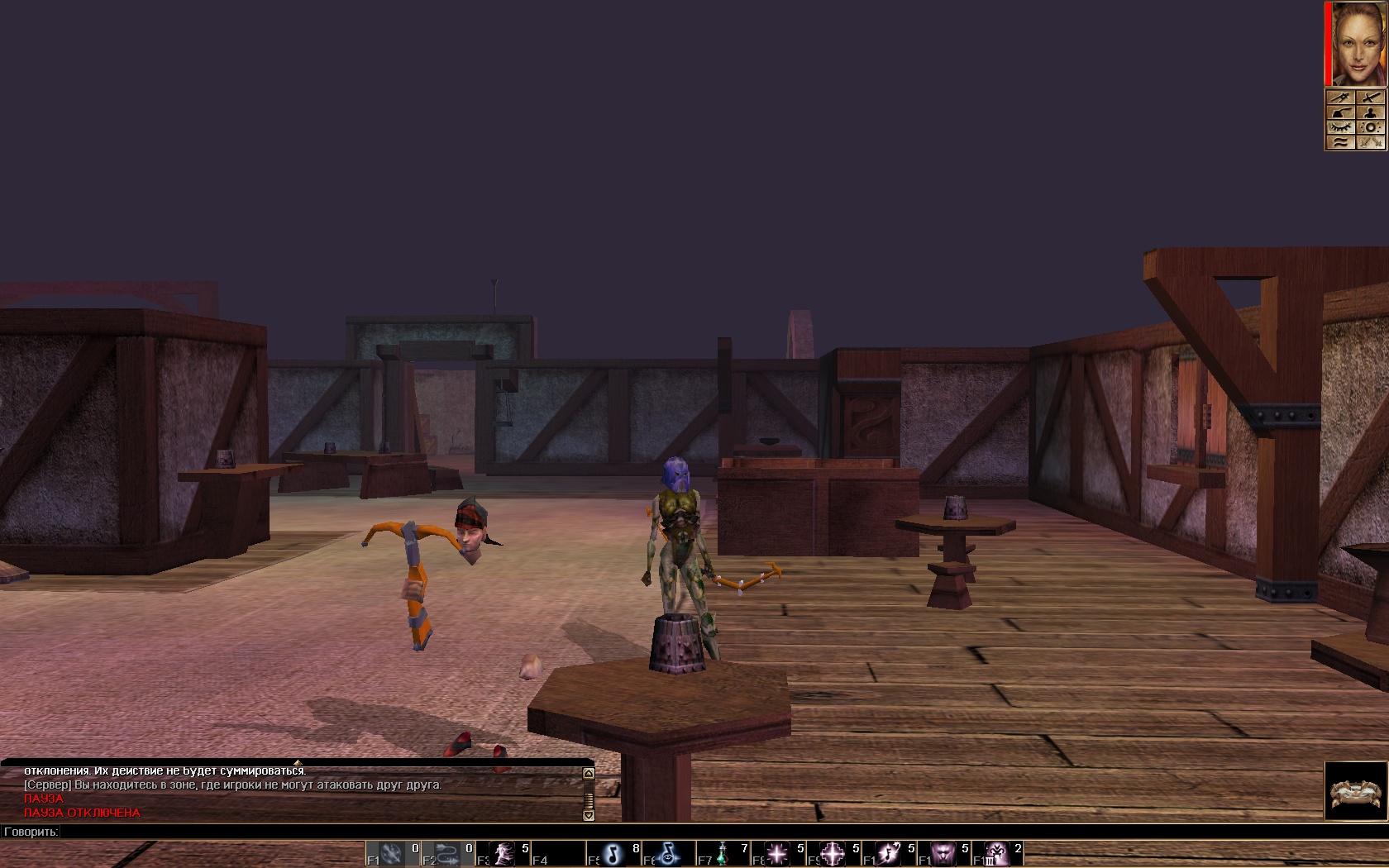Image resolution: width=1389 pixels, height=868 pixels.
Task: Open character sheet with the person silhouette icon
Action: [x=1371, y=112]
